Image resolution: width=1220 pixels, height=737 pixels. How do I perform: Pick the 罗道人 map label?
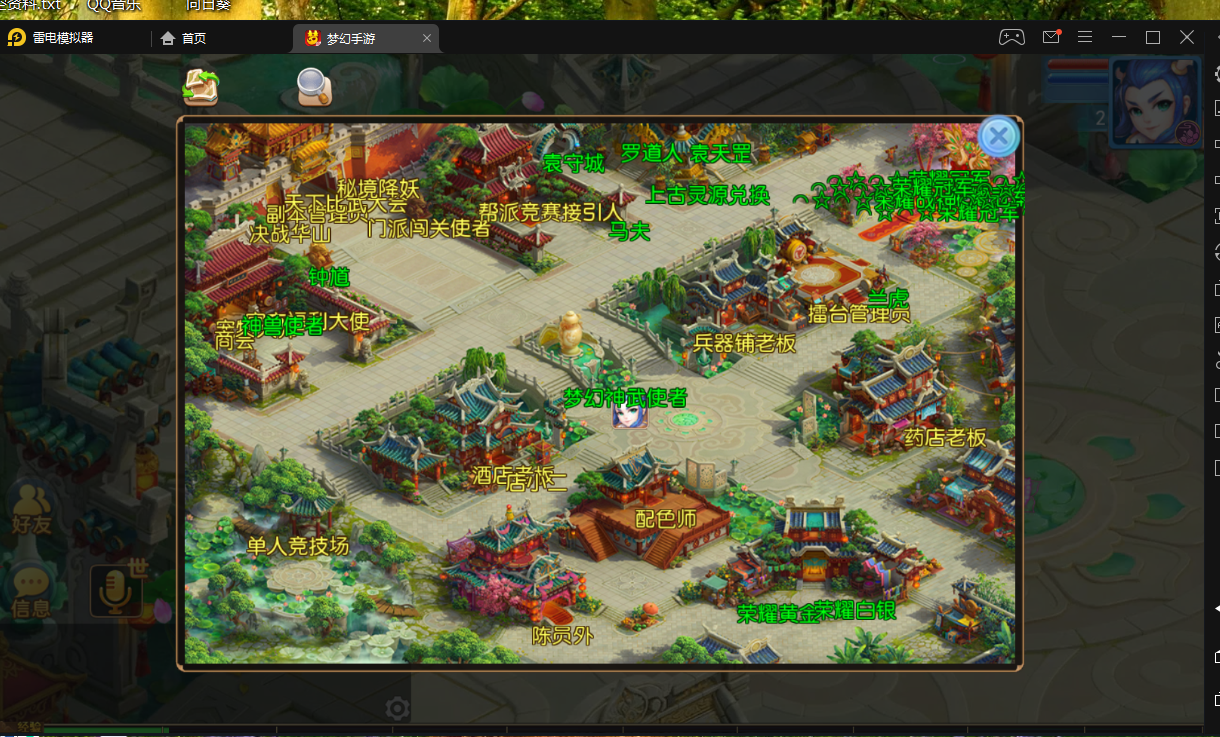(650, 153)
